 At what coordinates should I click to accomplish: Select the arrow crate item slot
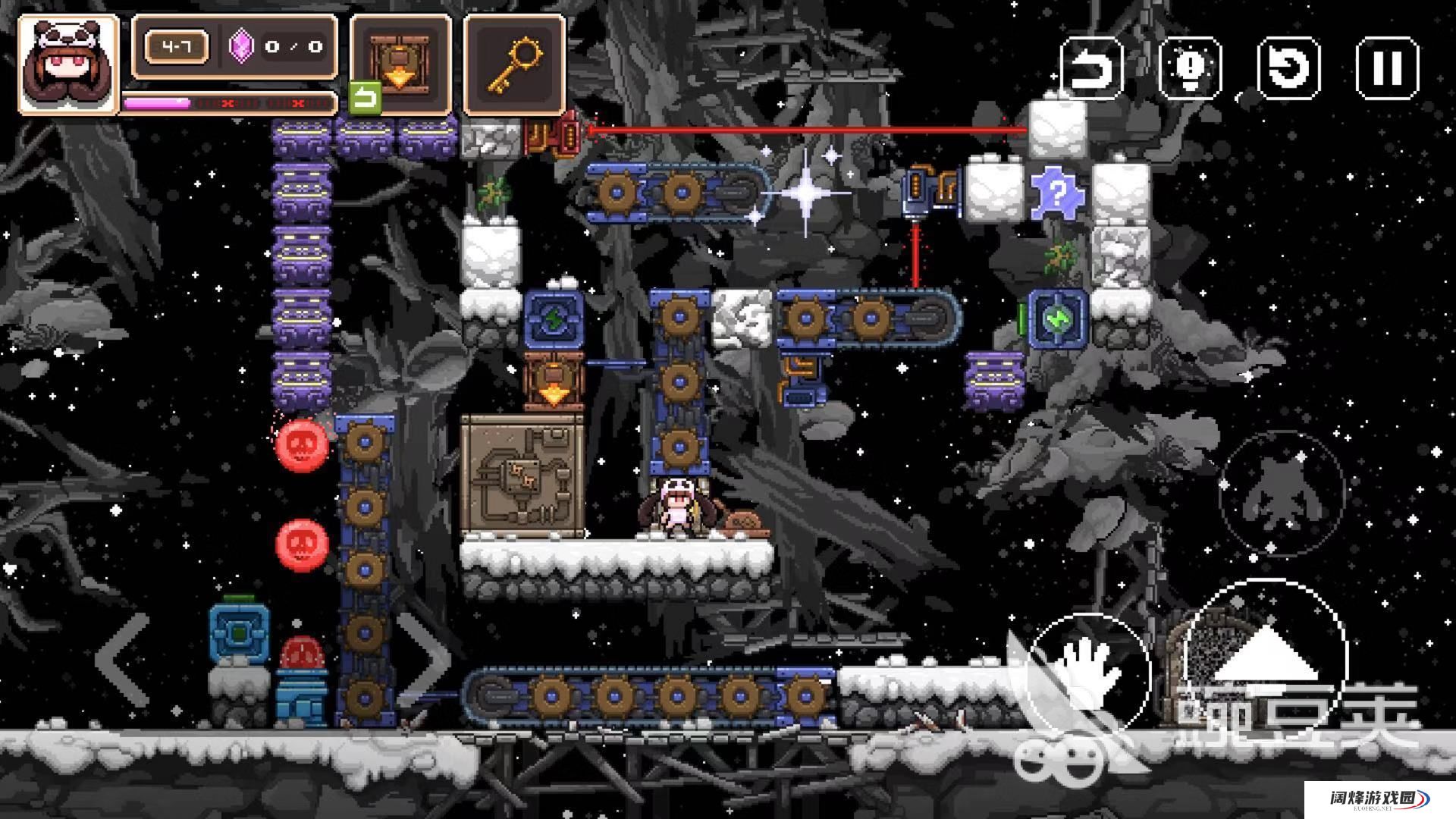click(x=400, y=65)
